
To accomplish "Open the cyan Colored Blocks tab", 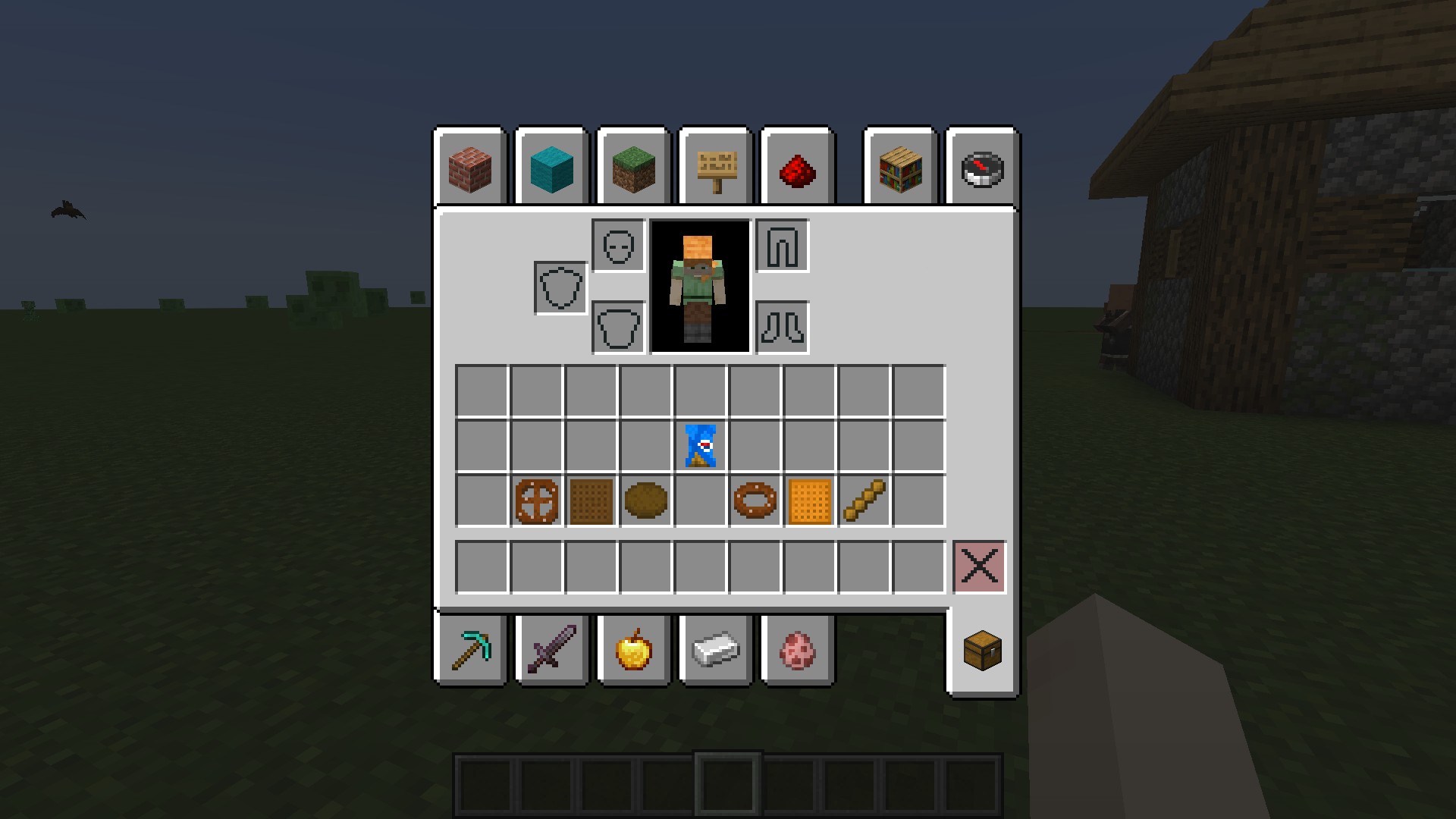I will pos(551,168).
